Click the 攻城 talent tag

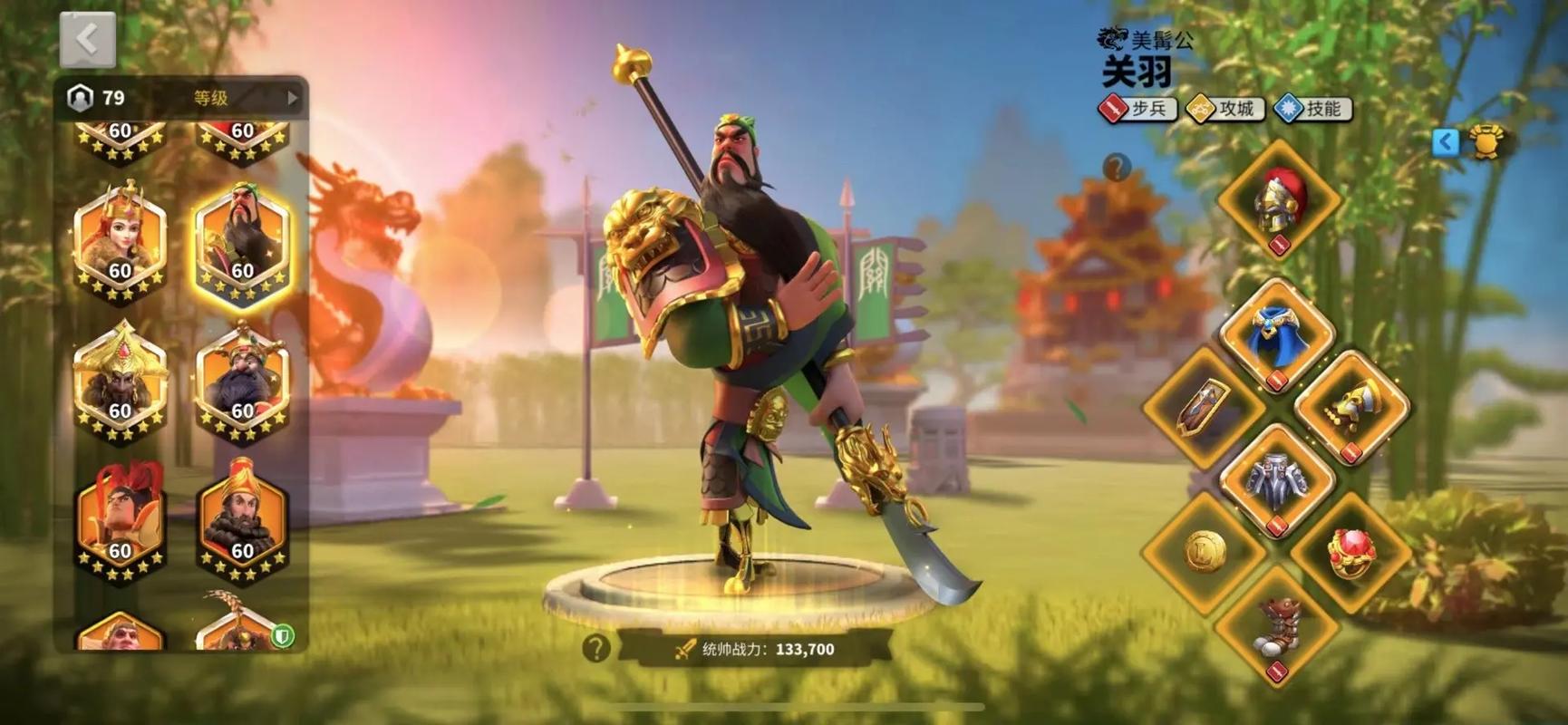(x=1225, y=109)
